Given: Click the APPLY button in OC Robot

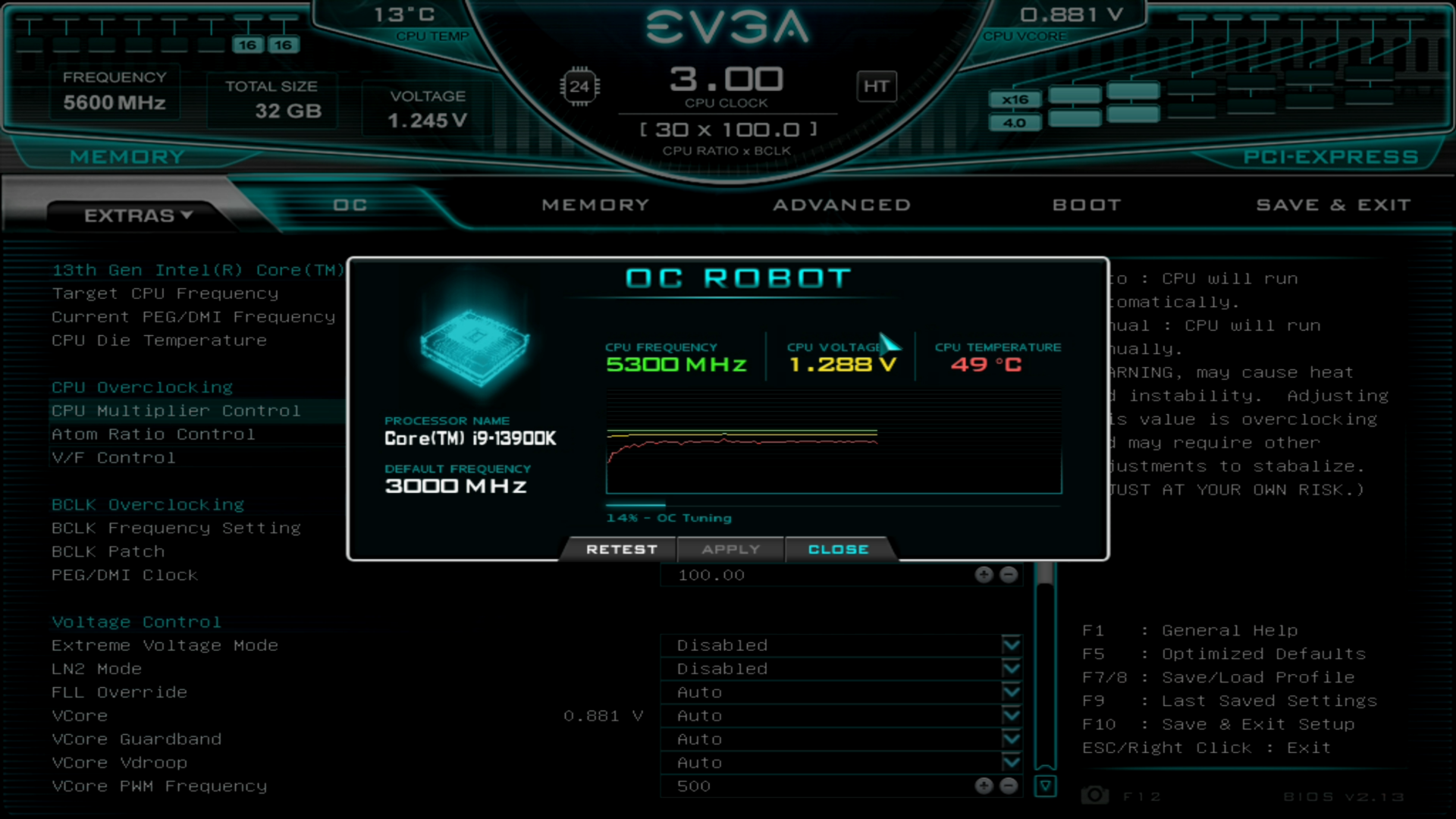Looking at the screenshot, I should [730, 549].
